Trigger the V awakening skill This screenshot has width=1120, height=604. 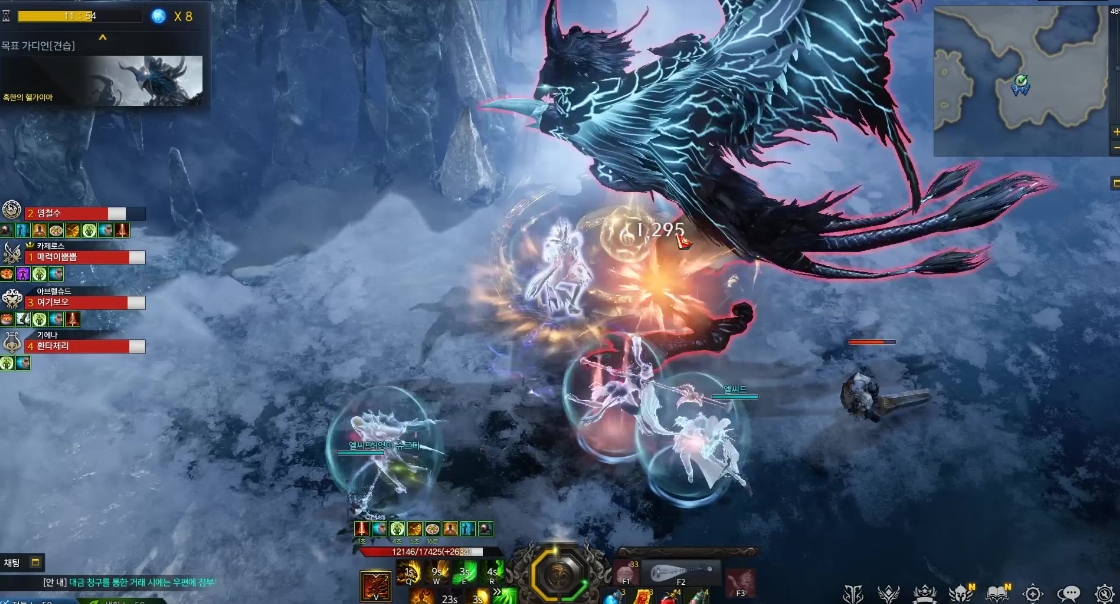(x=376, y=586)
